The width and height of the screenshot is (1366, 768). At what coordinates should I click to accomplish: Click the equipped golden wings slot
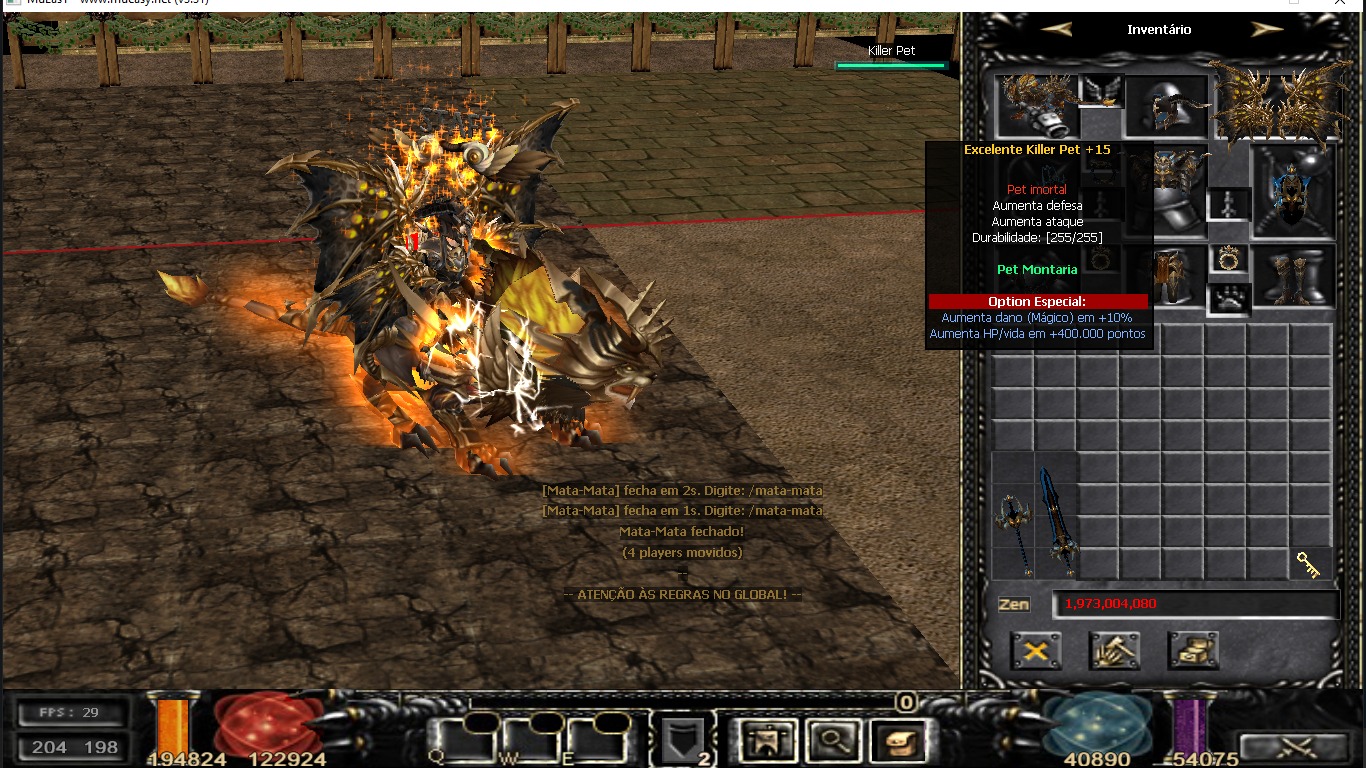[x=1279, y=102]
